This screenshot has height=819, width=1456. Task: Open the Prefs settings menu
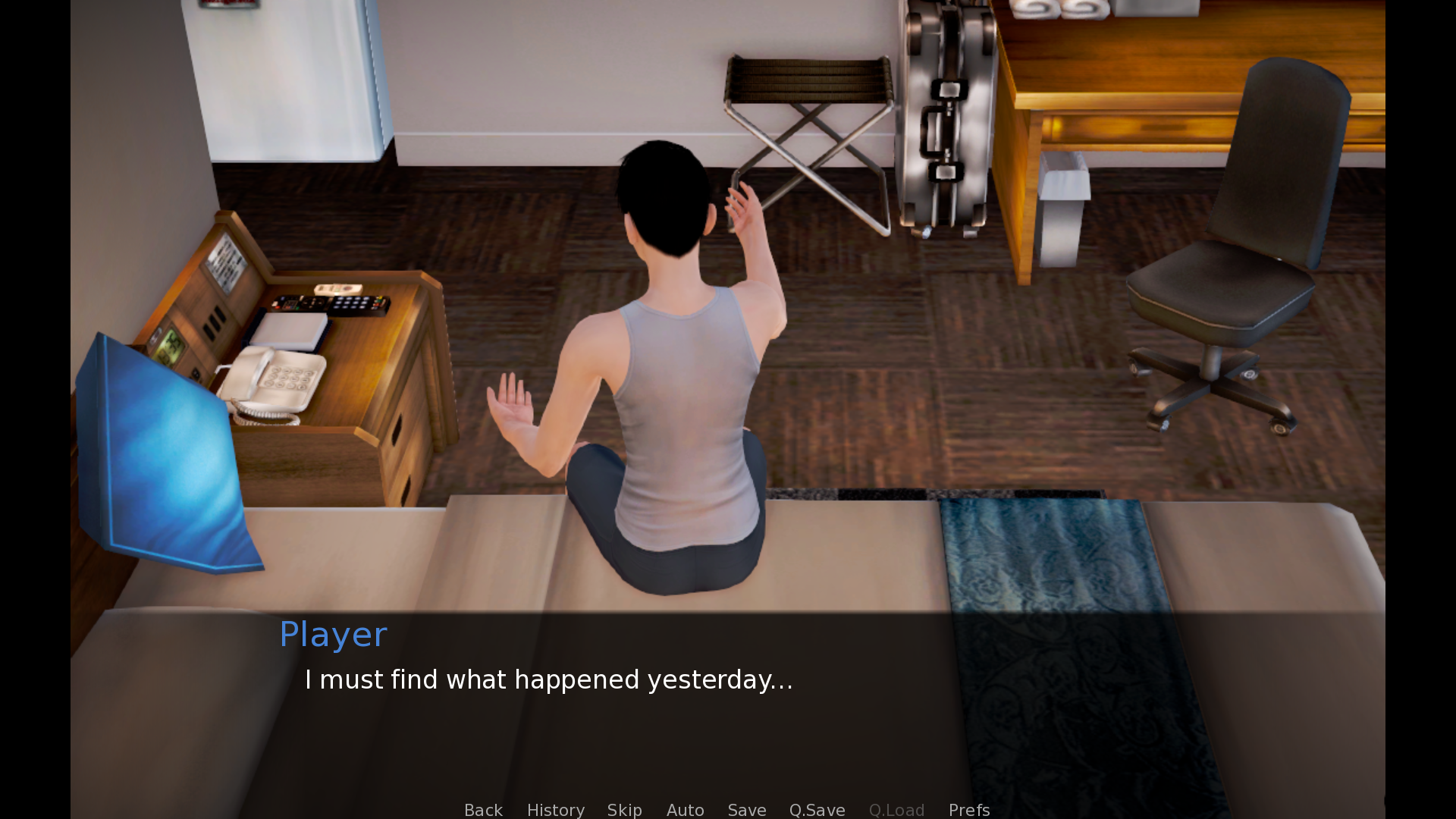pos(968,810)
